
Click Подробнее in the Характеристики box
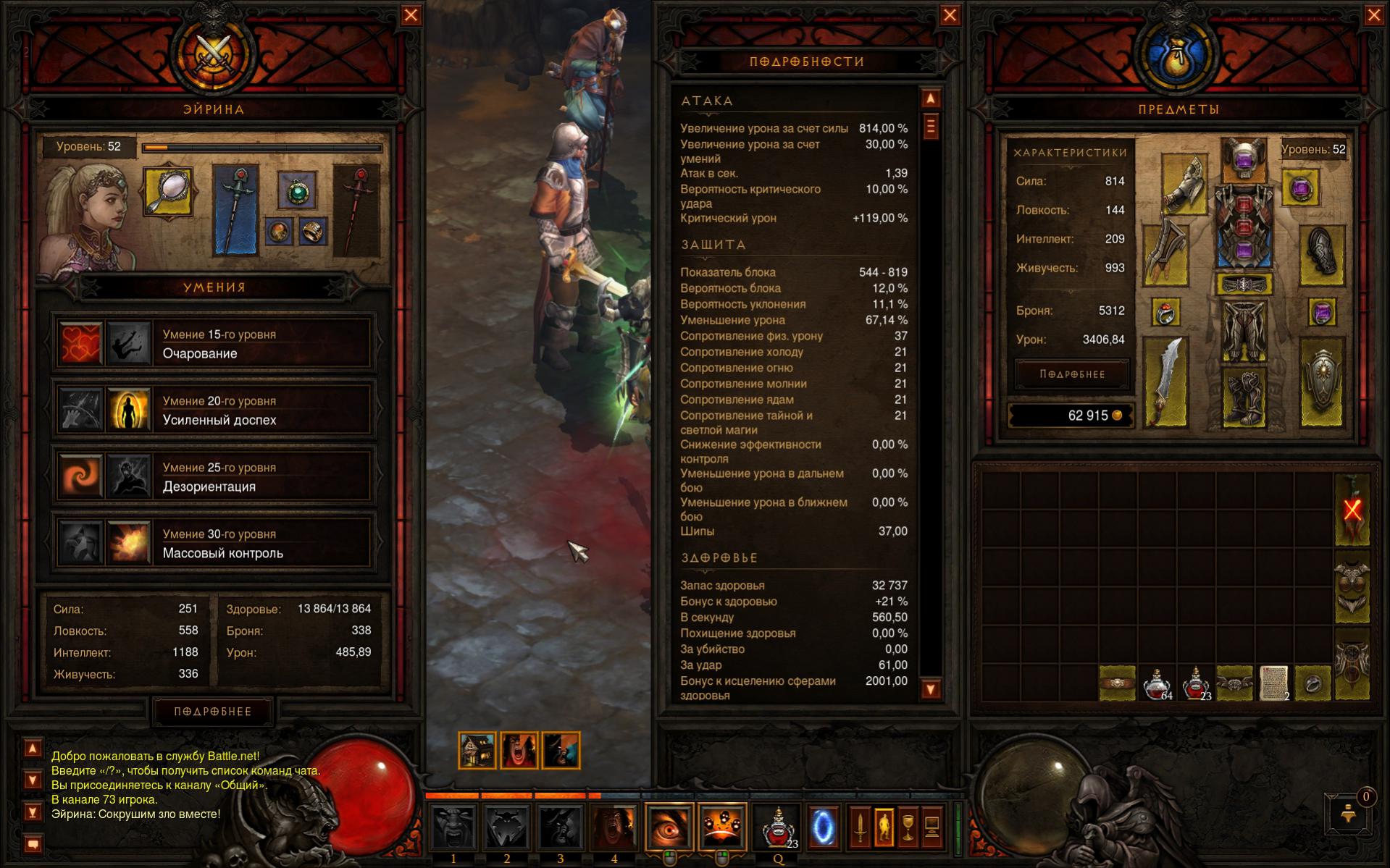1072,374
